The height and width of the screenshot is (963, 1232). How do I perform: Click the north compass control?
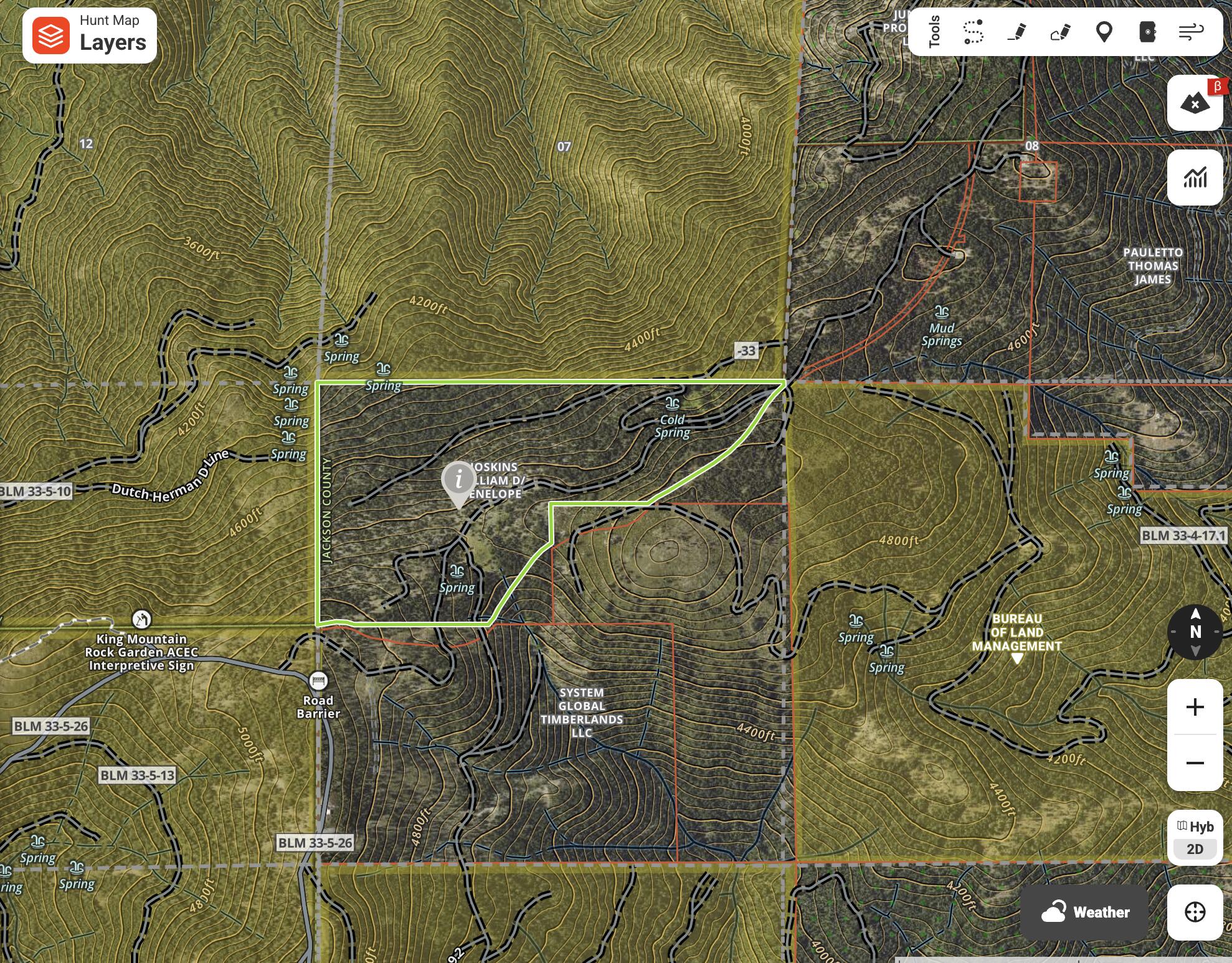(x=1195, y=632)
